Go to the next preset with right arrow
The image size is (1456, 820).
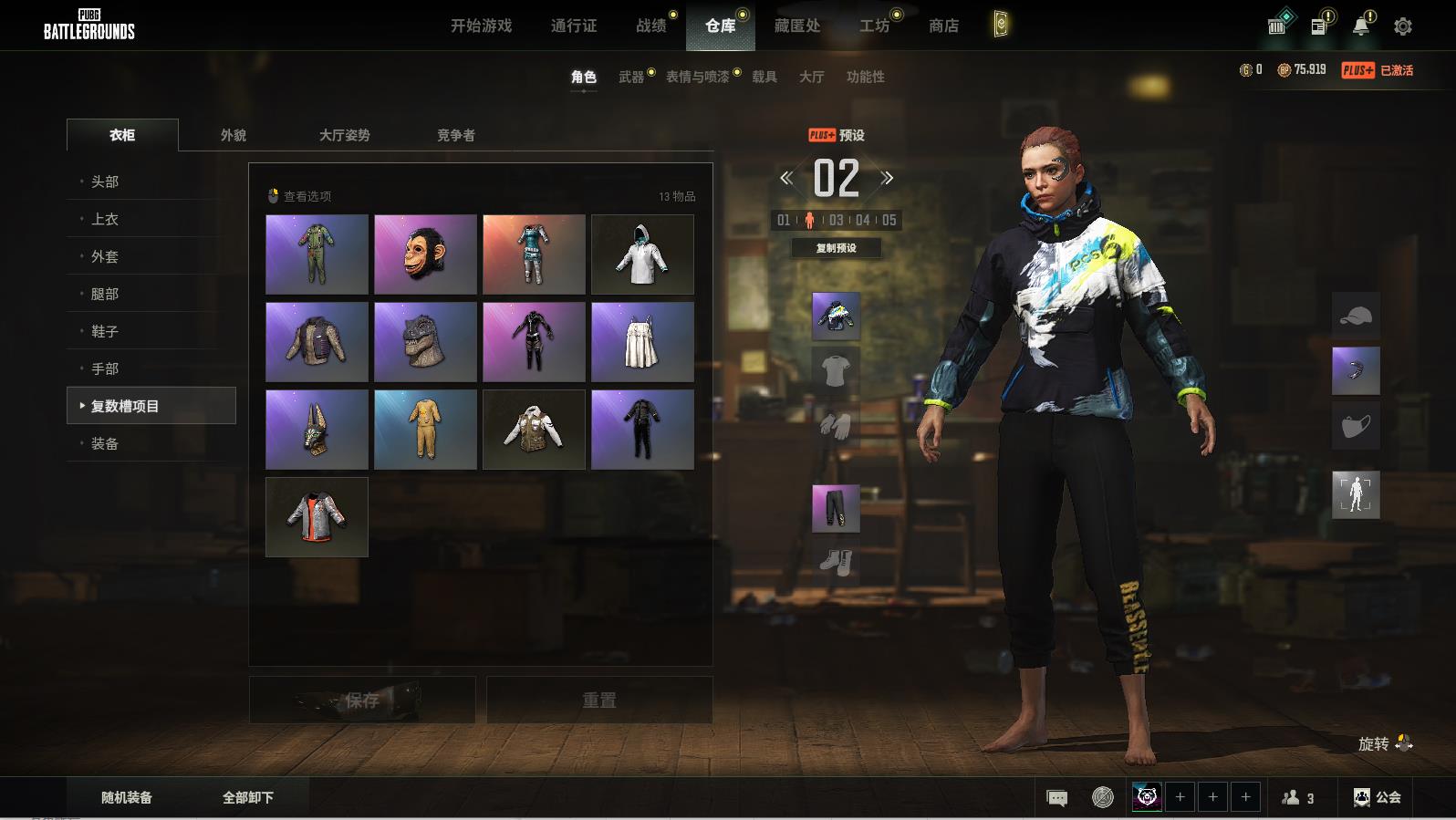pos(887,179)
